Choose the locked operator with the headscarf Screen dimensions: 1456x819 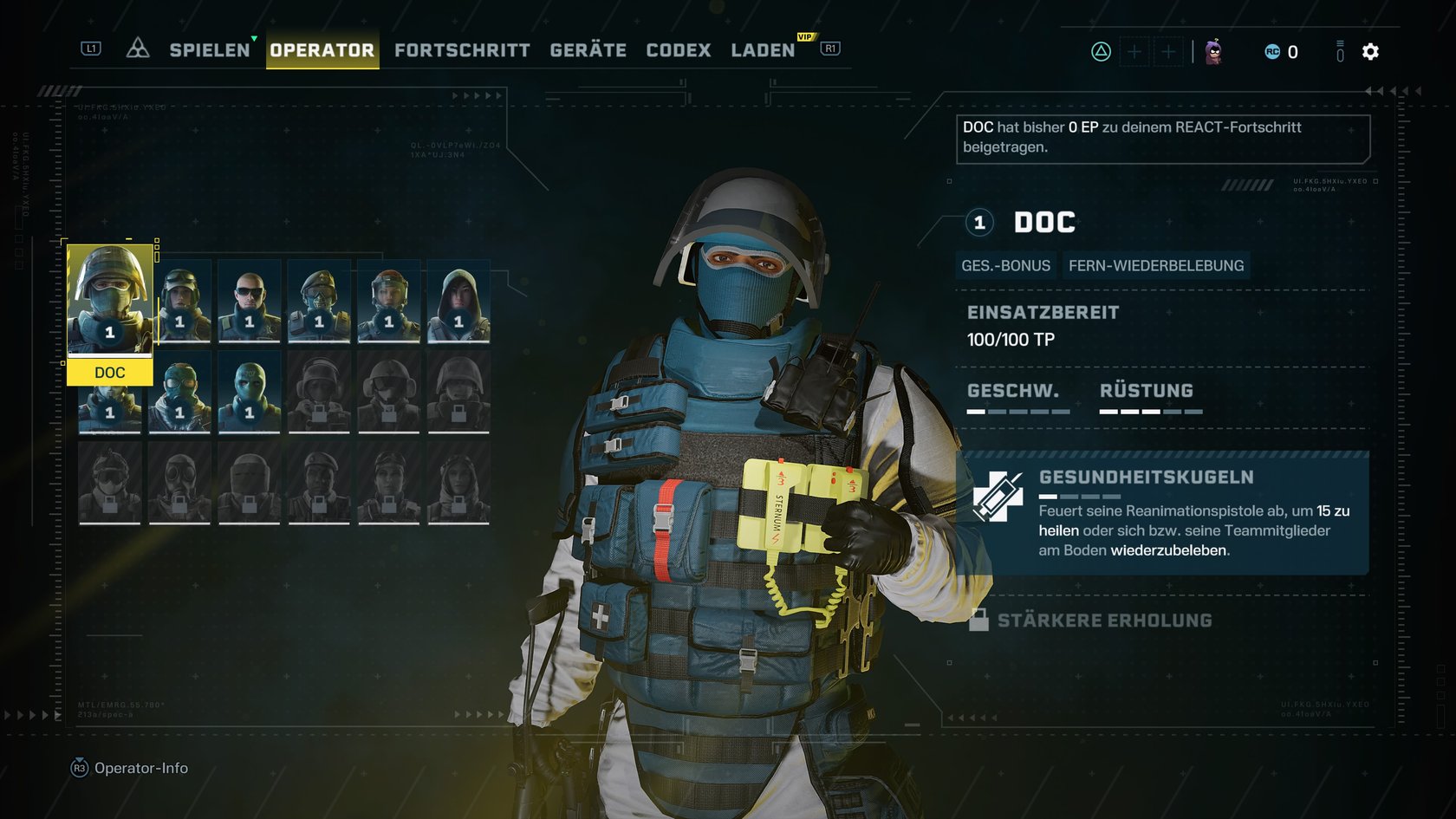[458, 483]
